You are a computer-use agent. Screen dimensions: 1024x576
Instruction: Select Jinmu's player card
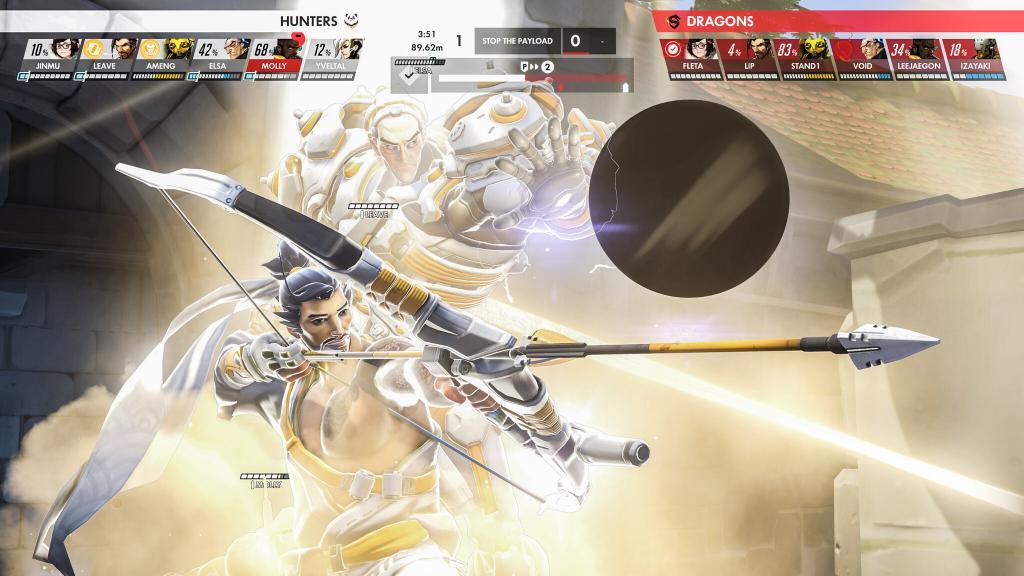48,54
